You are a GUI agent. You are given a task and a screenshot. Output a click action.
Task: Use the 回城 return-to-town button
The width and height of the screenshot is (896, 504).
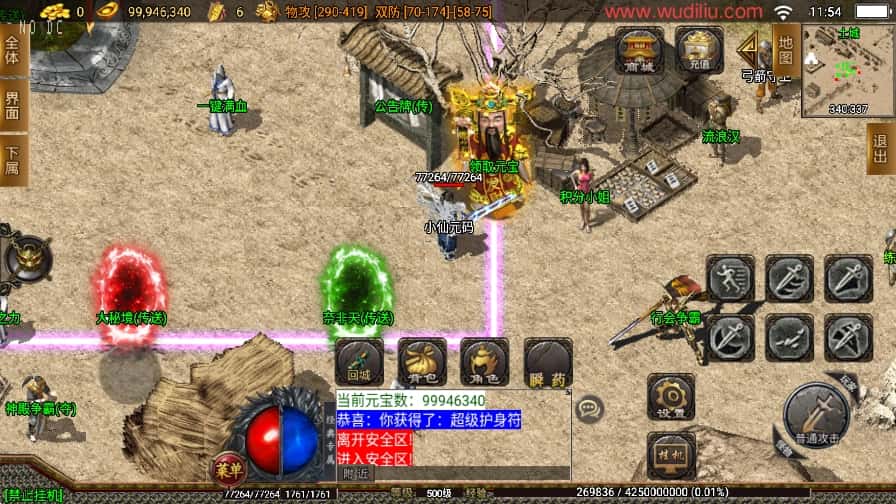coord(359,363)
